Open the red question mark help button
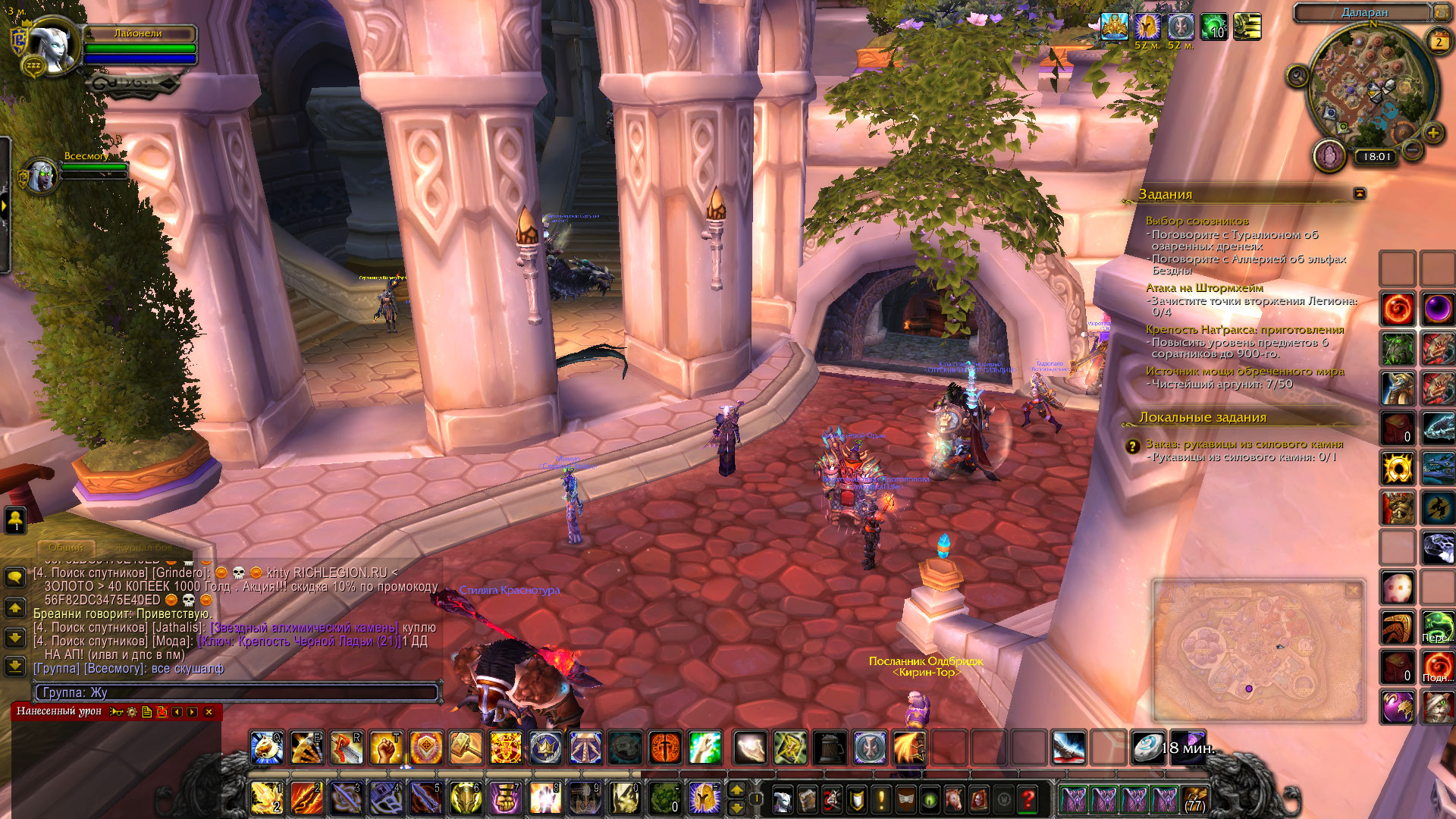This screenshot has height=819, width=1456. point(1028,799)
